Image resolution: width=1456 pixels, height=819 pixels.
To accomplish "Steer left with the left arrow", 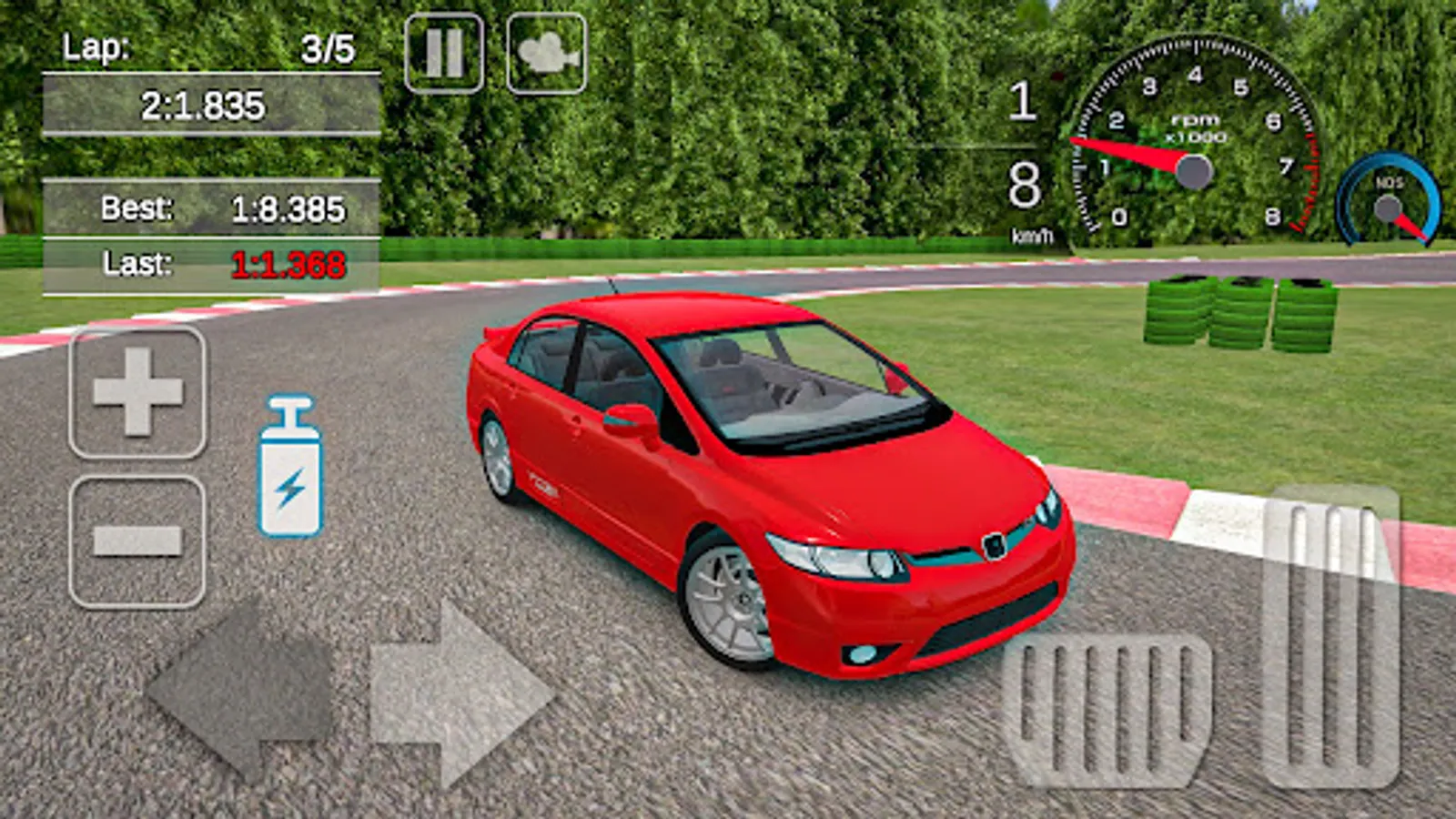I will (242, 693).
